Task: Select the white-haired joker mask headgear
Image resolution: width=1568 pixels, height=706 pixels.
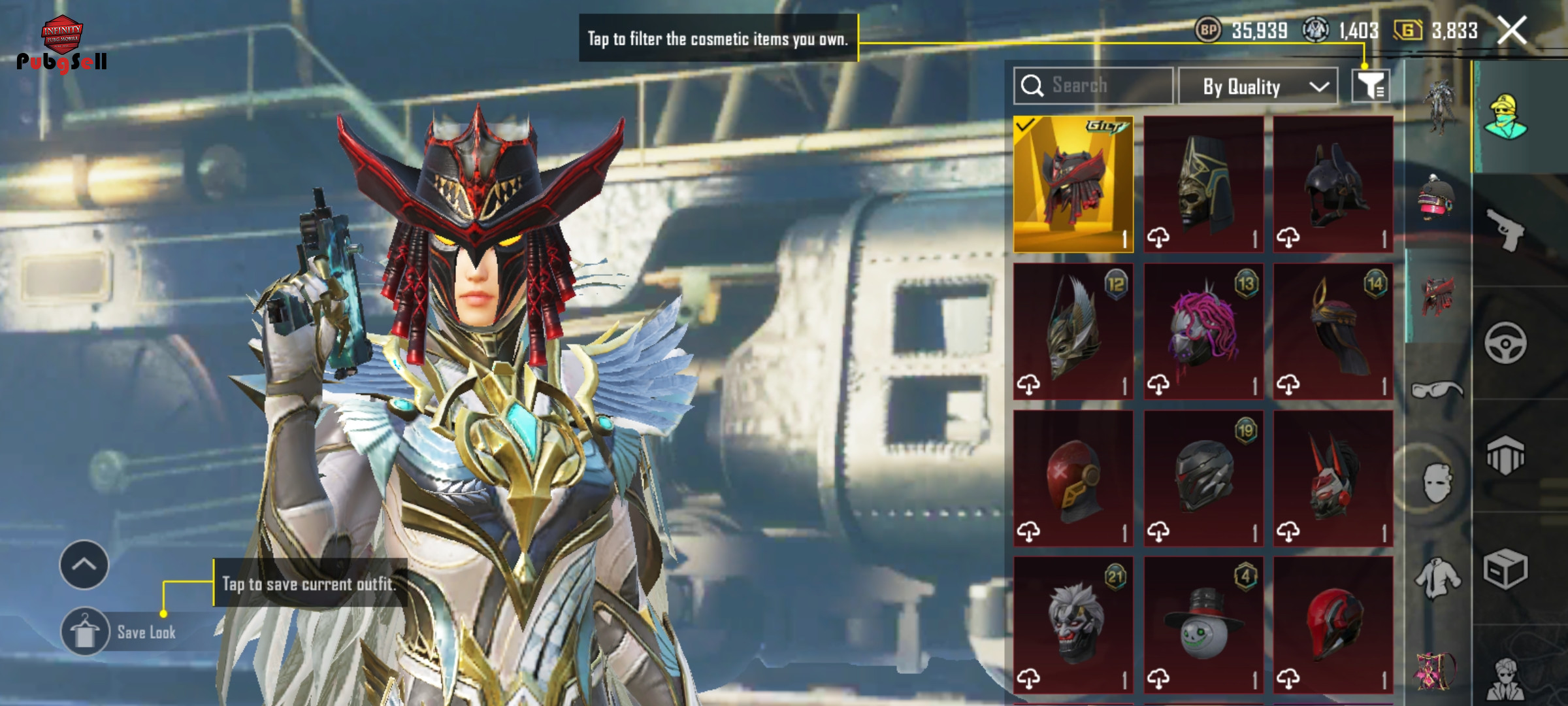Action: click(x=1073, y=624)
